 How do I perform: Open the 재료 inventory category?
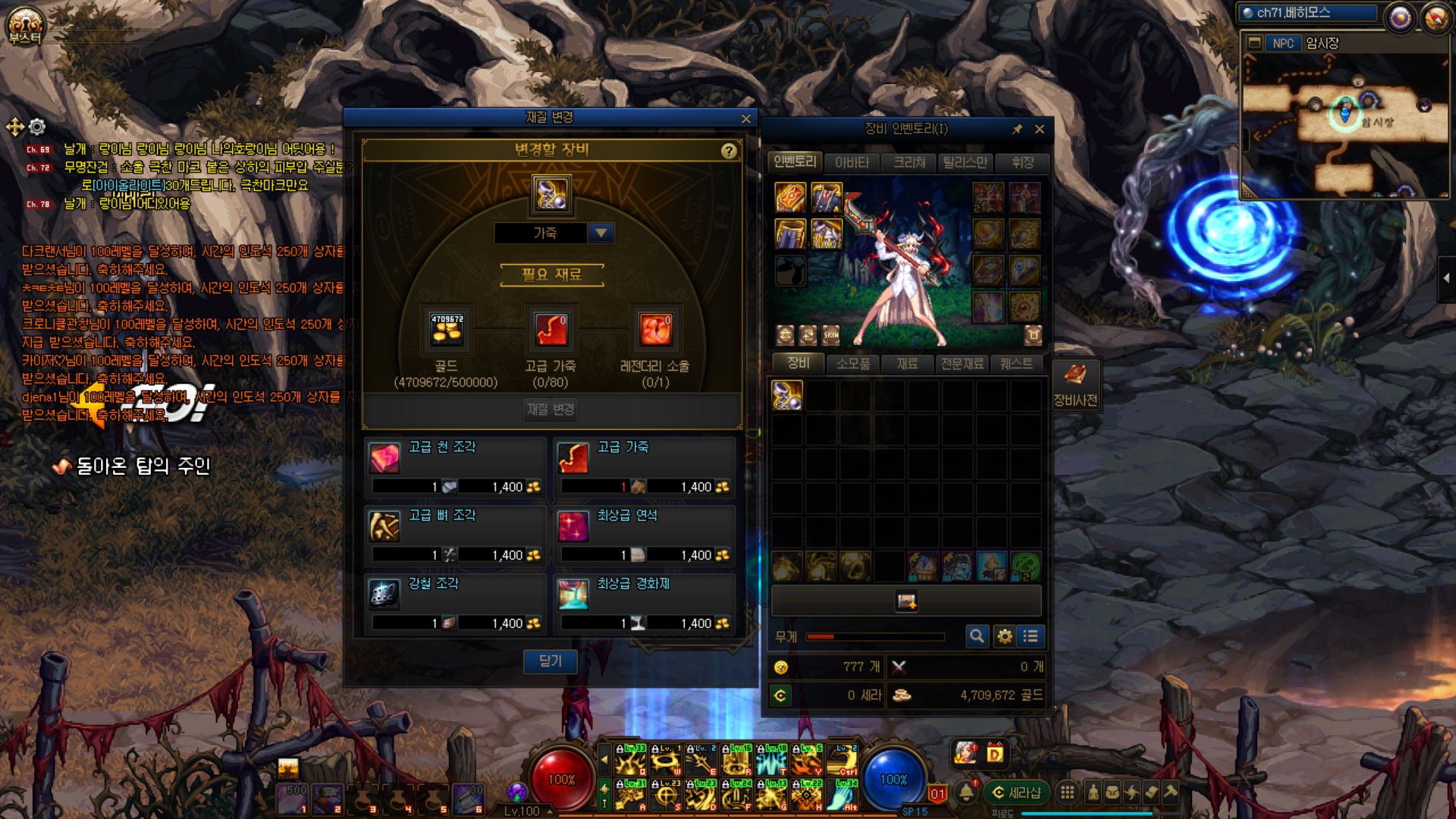[907, 364]
